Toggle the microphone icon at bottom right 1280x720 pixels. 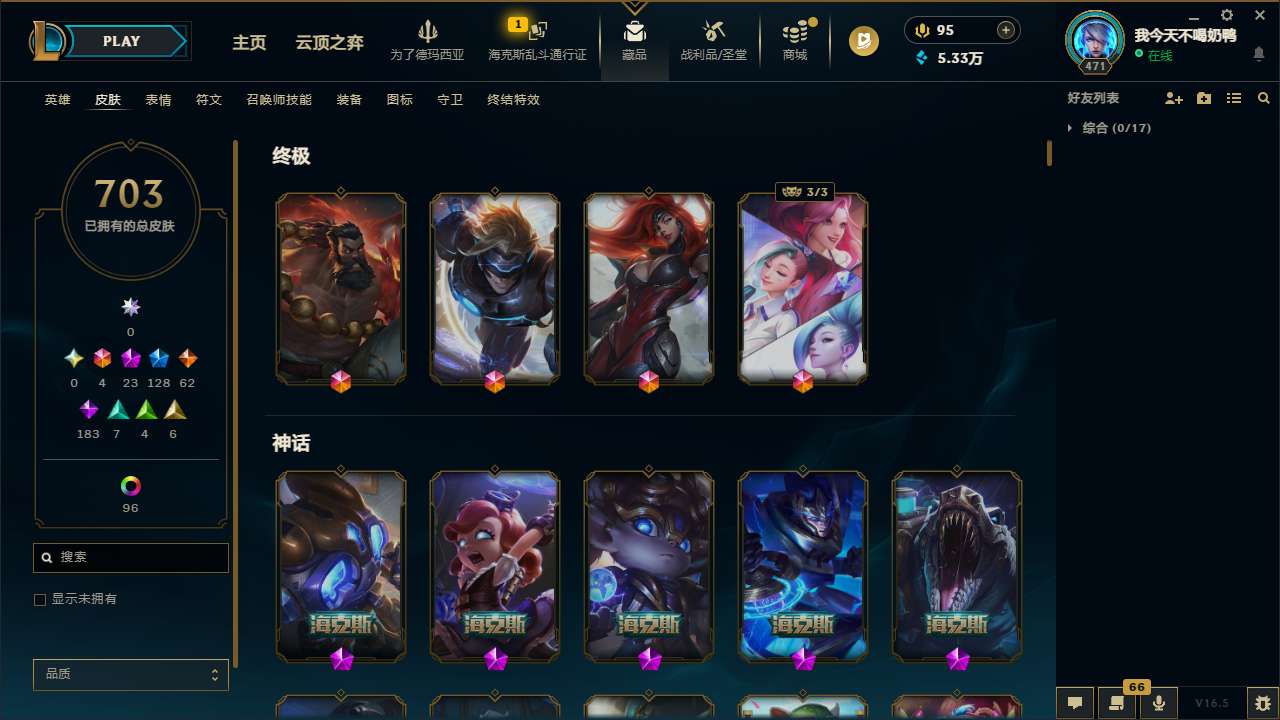(x=1158, y=703)
